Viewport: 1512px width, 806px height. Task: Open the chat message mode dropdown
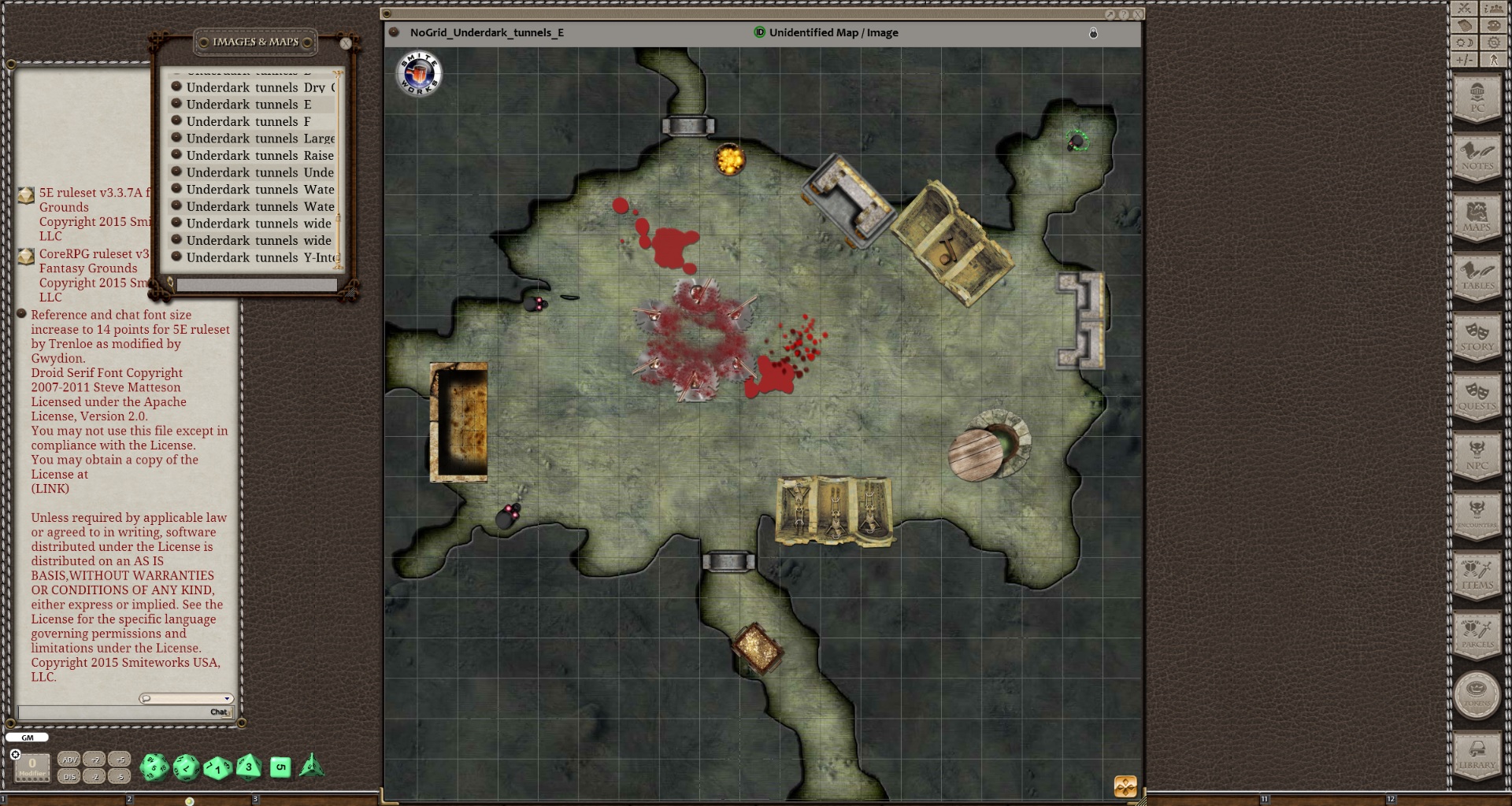[227, 698]
